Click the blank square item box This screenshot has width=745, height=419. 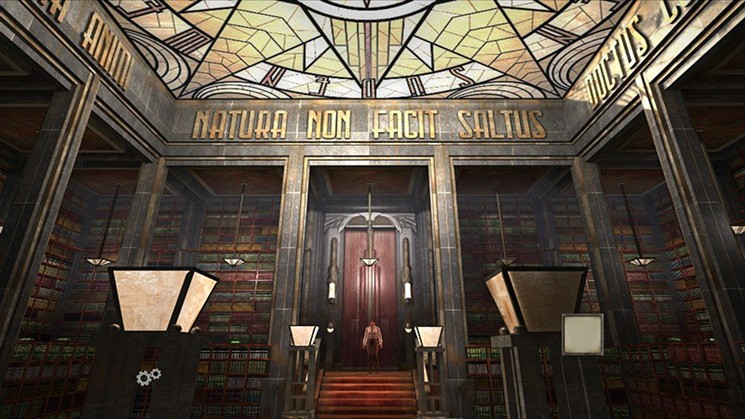(x=582, y=334)
